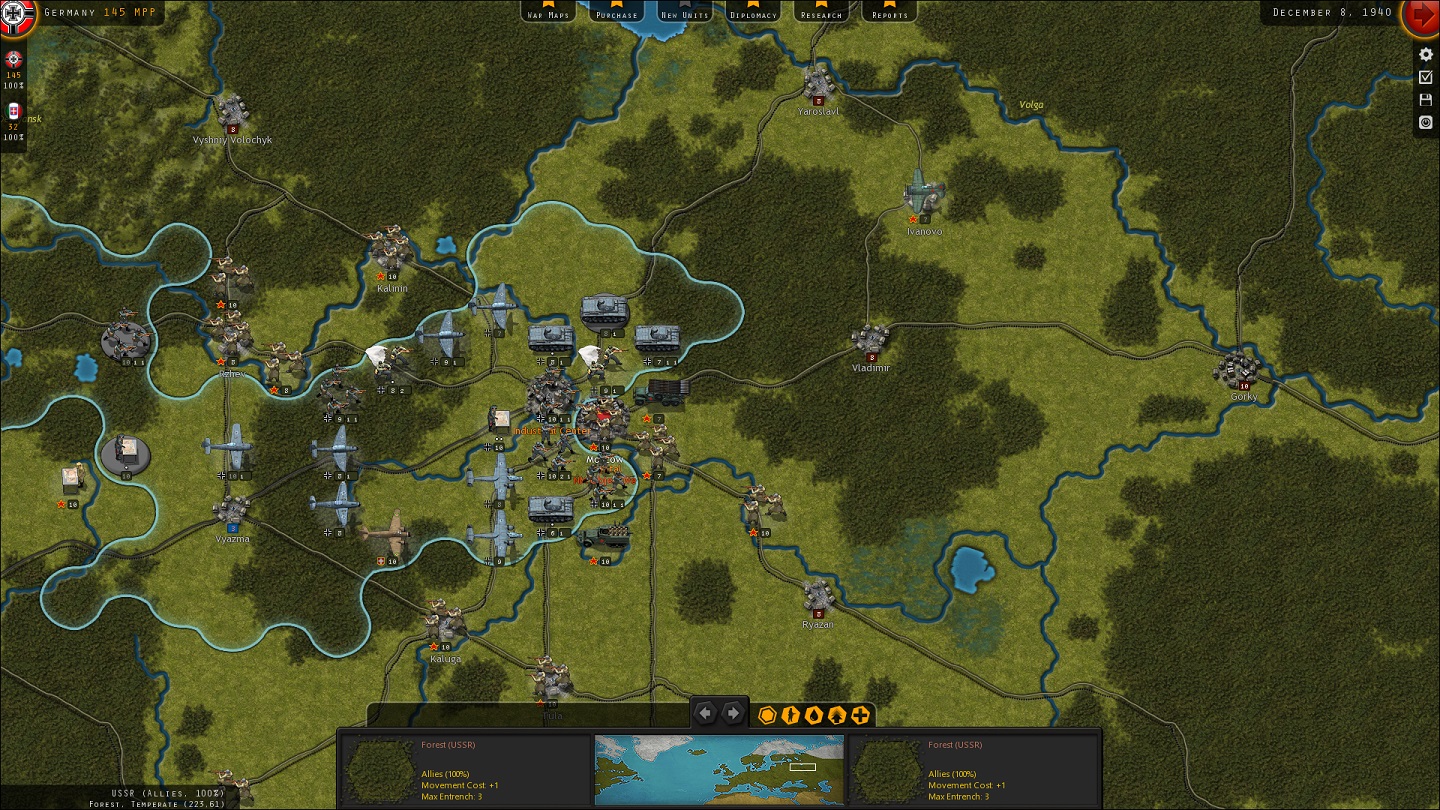Open the Research menu
Screen dimensions: 1440x810
821,13
